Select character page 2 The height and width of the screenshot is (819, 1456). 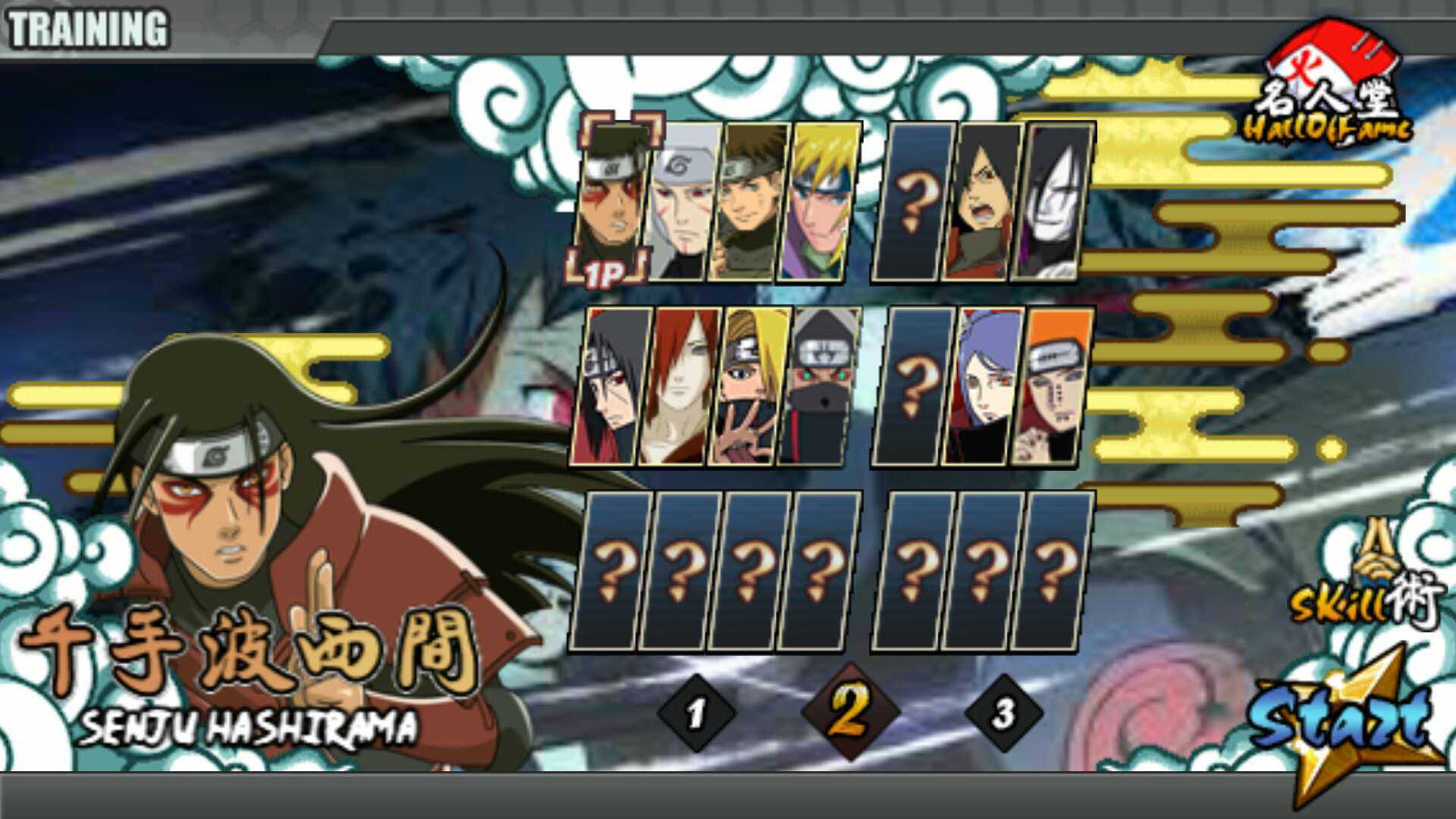click(849, 711)
